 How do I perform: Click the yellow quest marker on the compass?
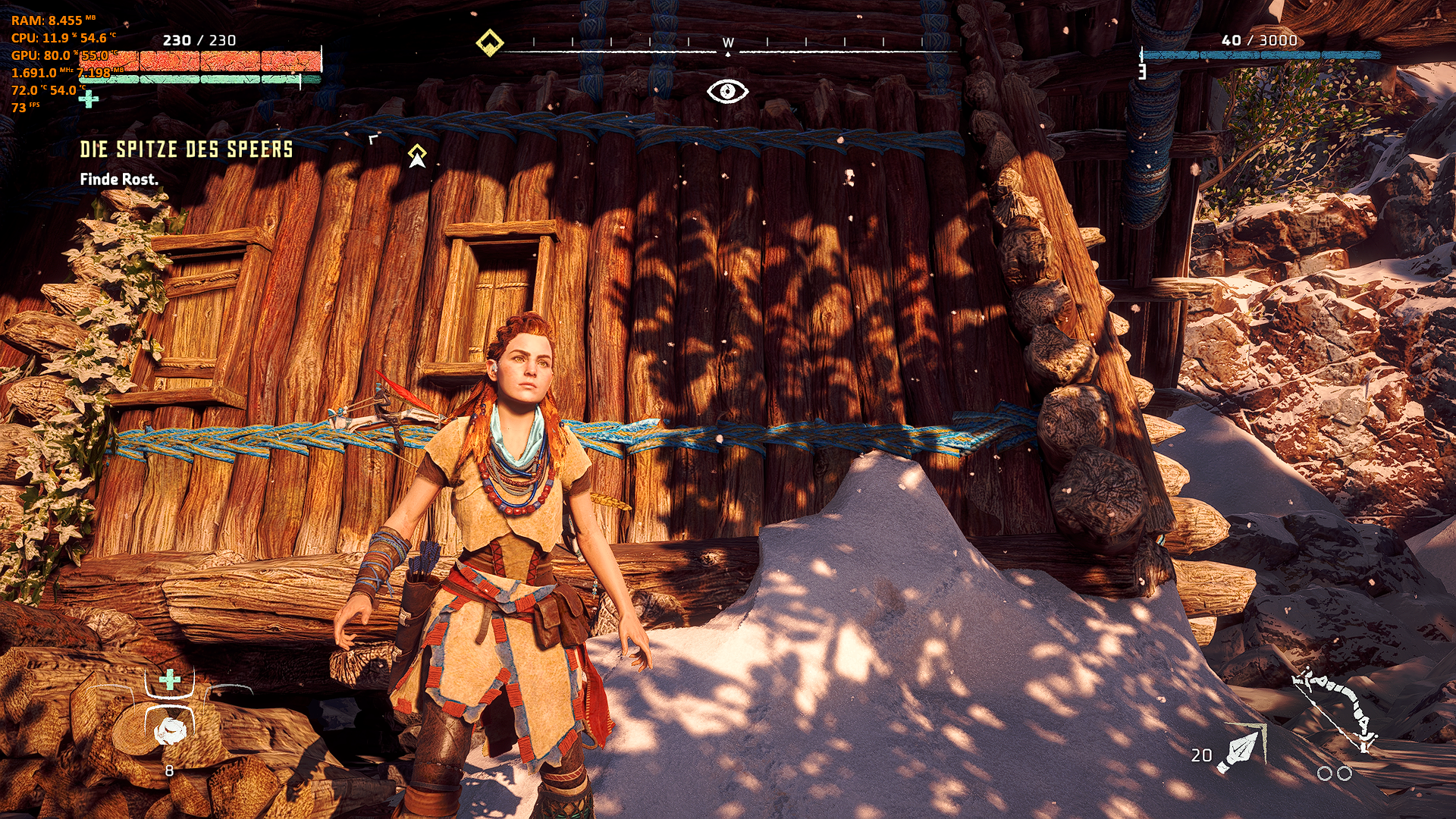(489, 42)
